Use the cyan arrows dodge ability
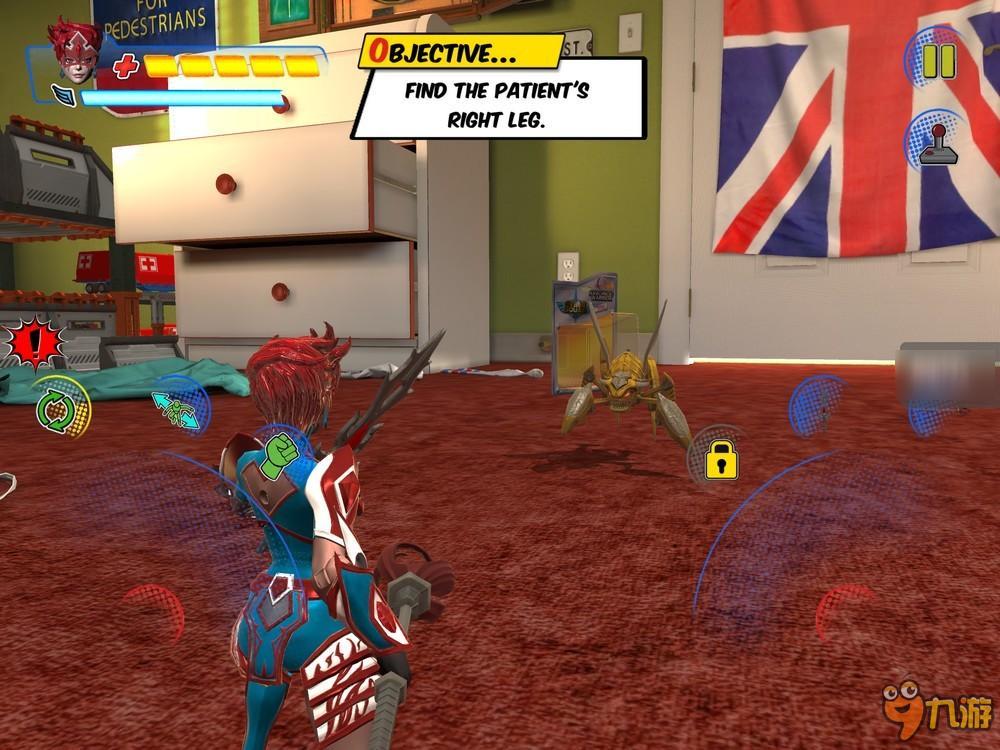The image size is (1000, 750). click(176, 409)
